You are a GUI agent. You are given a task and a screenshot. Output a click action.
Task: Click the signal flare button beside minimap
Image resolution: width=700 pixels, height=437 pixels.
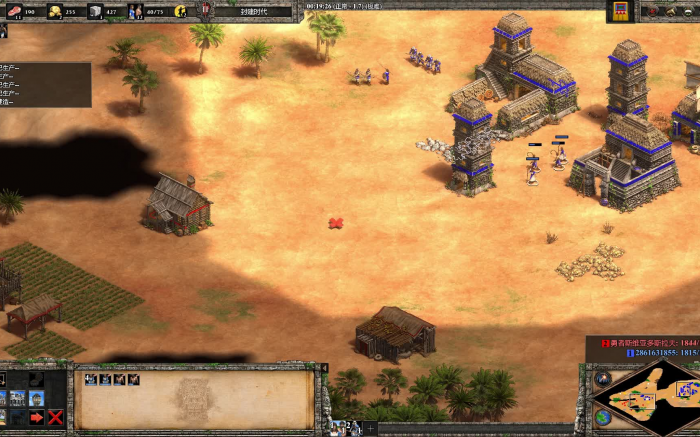(x=602, y=378)
